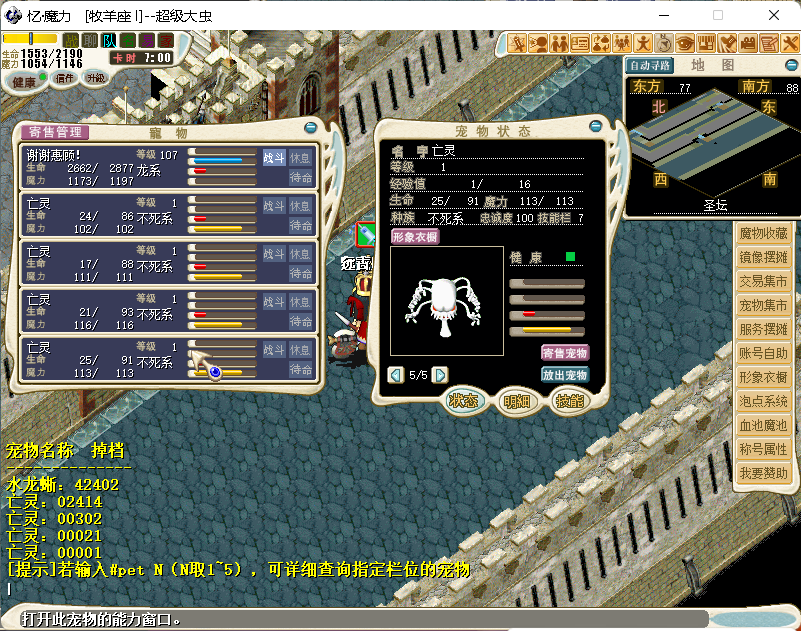Open the 交易集市 trading market menu
The image size is (801, 631).
[x=763, y=281]
